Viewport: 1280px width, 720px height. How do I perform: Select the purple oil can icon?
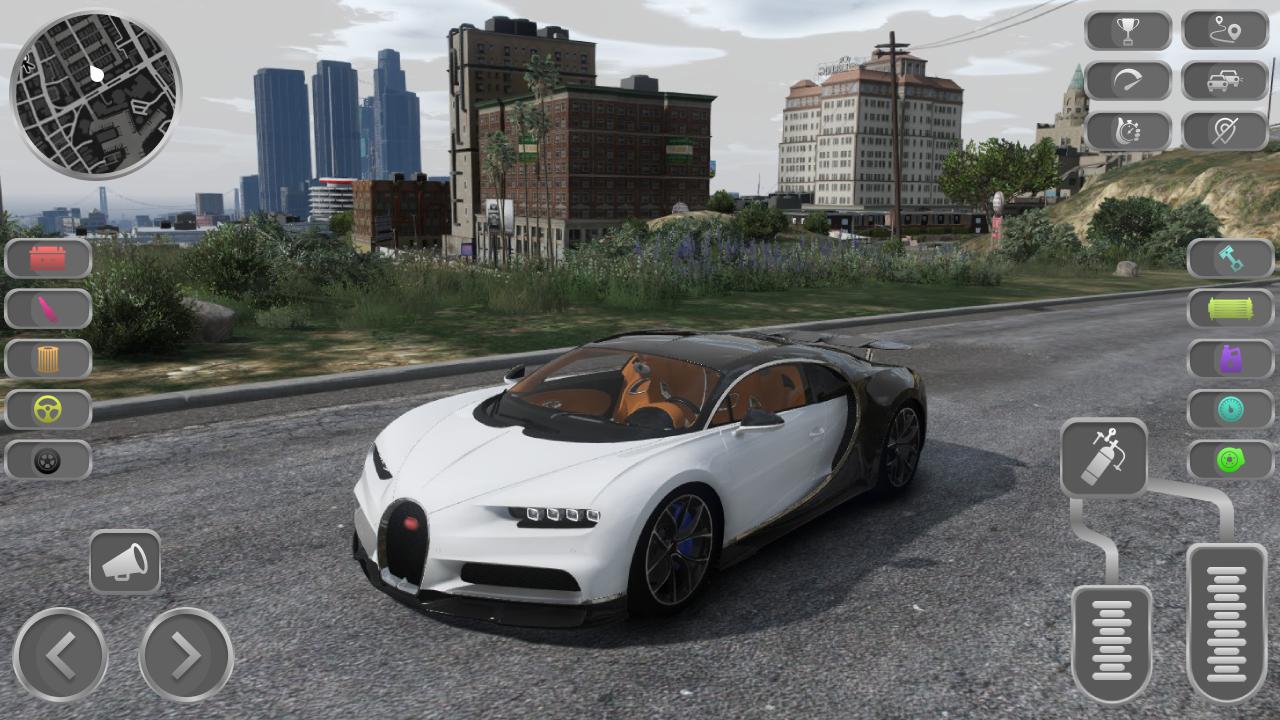1230,359
